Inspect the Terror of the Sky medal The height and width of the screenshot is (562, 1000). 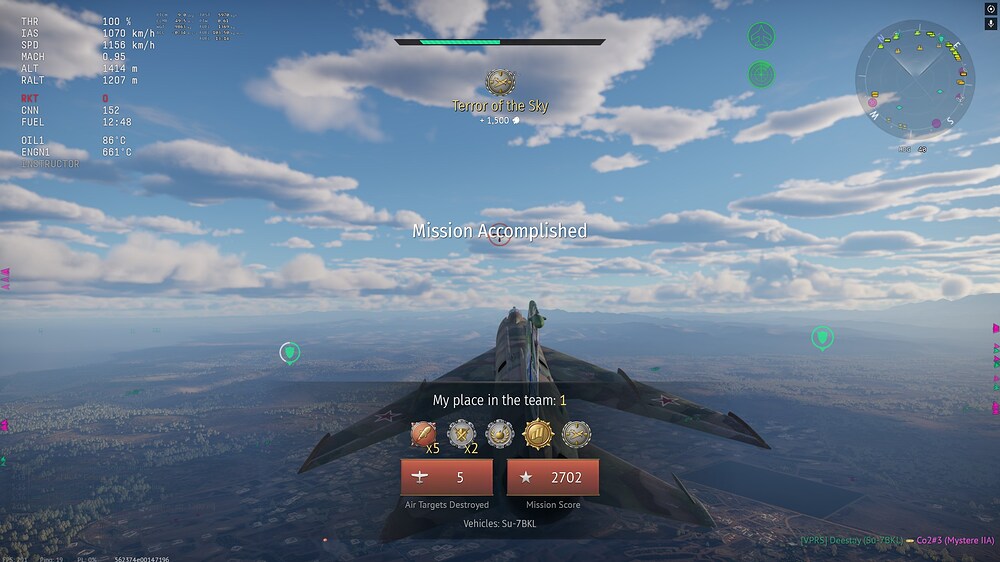pos(500,83)
